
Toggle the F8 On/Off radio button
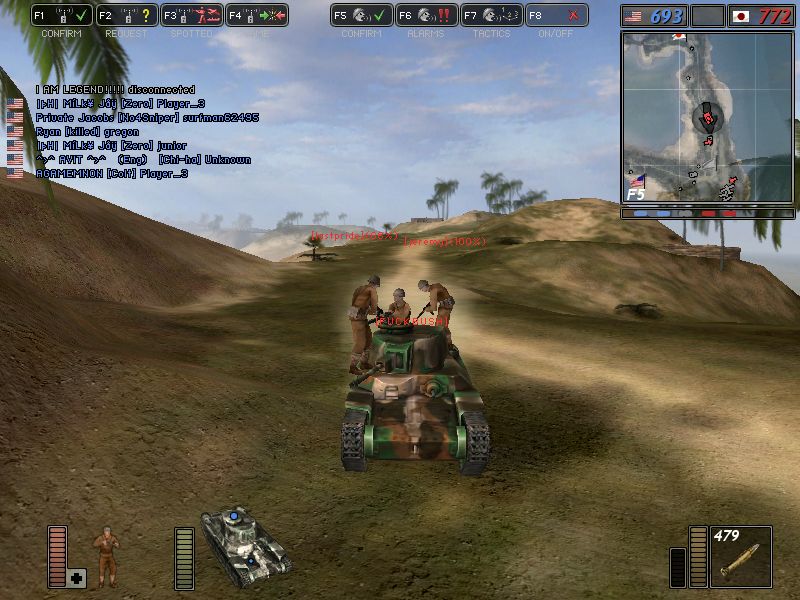coord(556,15)
